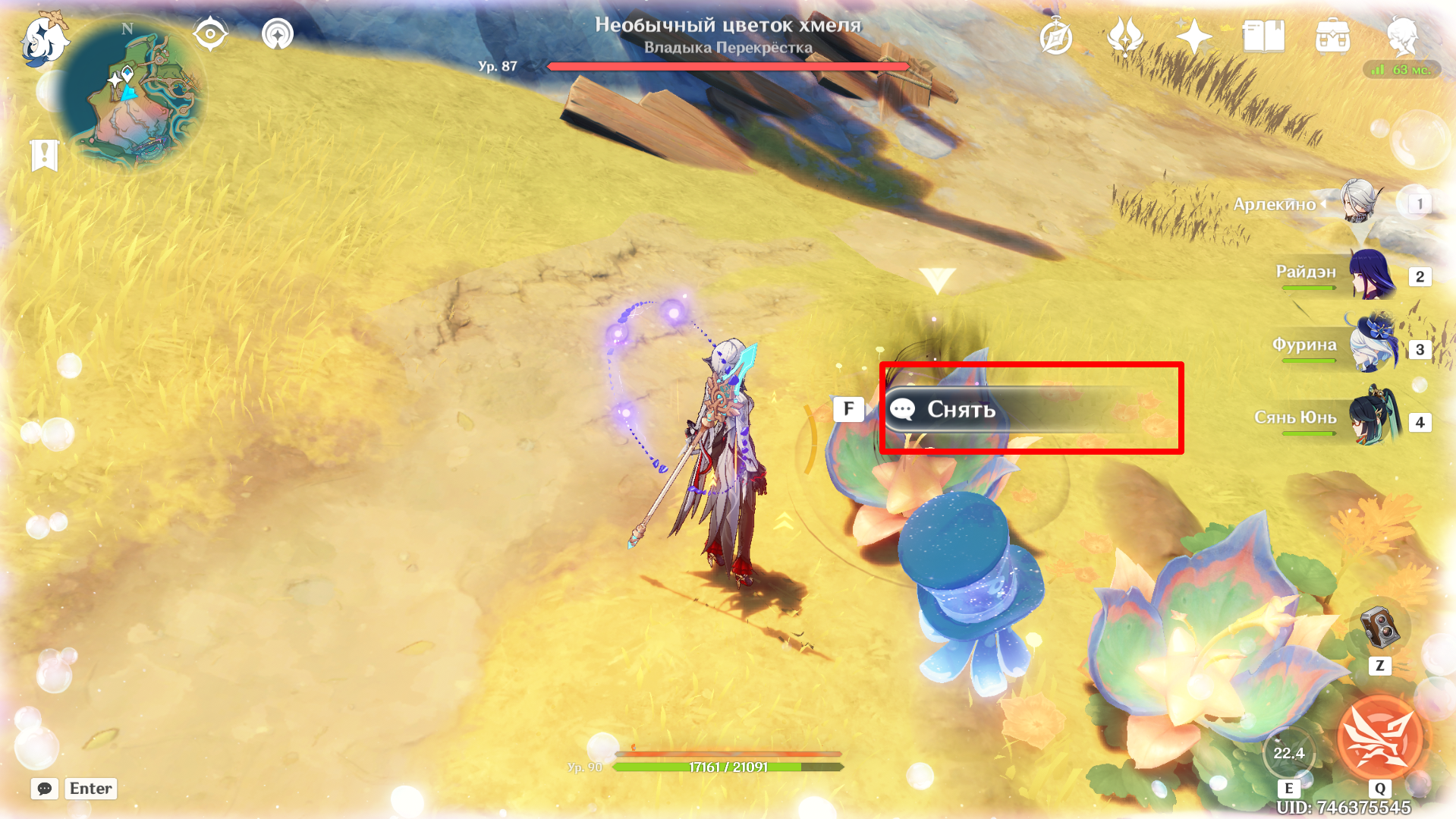
Task: Open the Guide compass icon top right
Action: 1055,34
